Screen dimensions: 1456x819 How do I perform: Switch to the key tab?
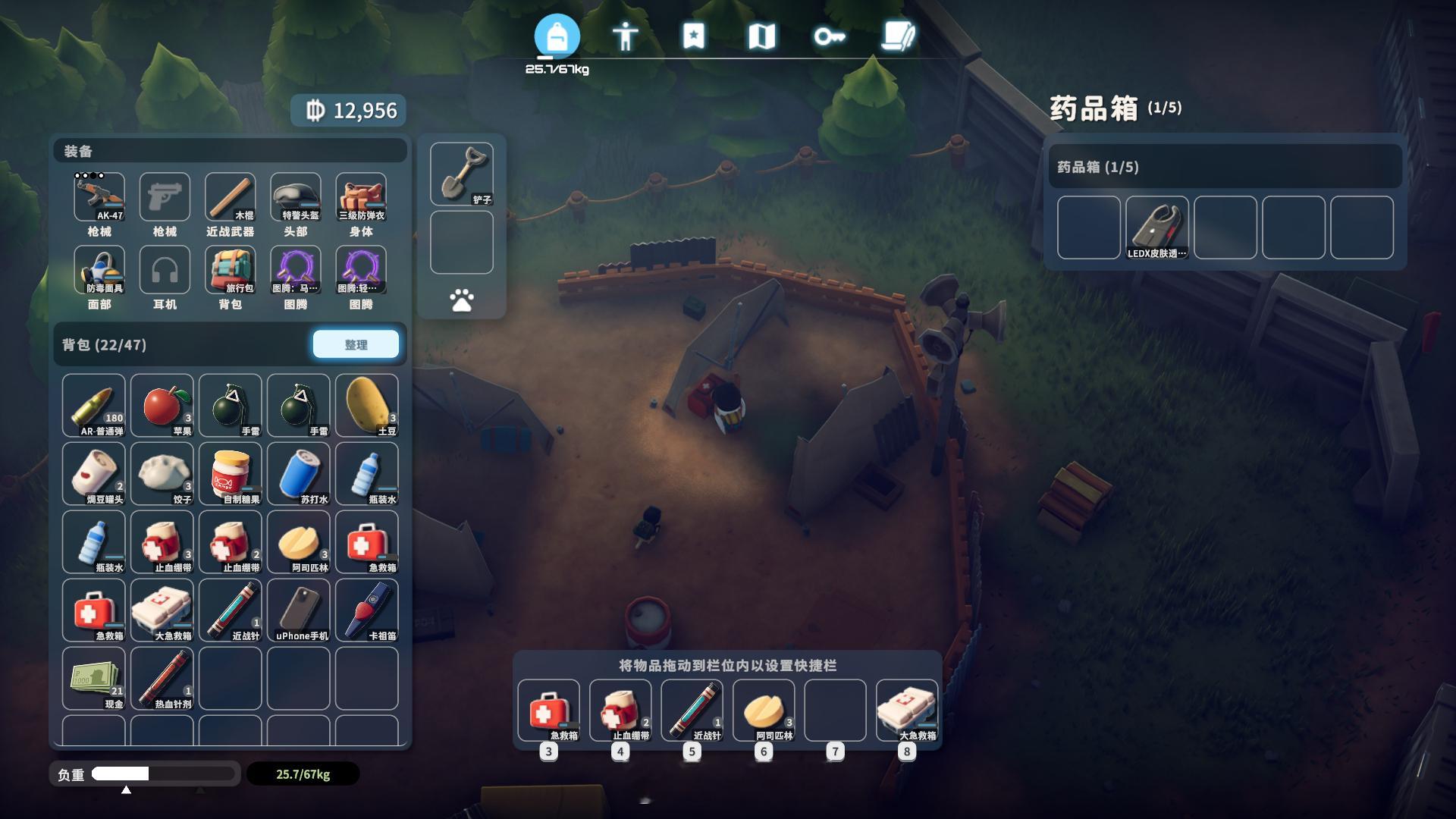coord(830,36)
